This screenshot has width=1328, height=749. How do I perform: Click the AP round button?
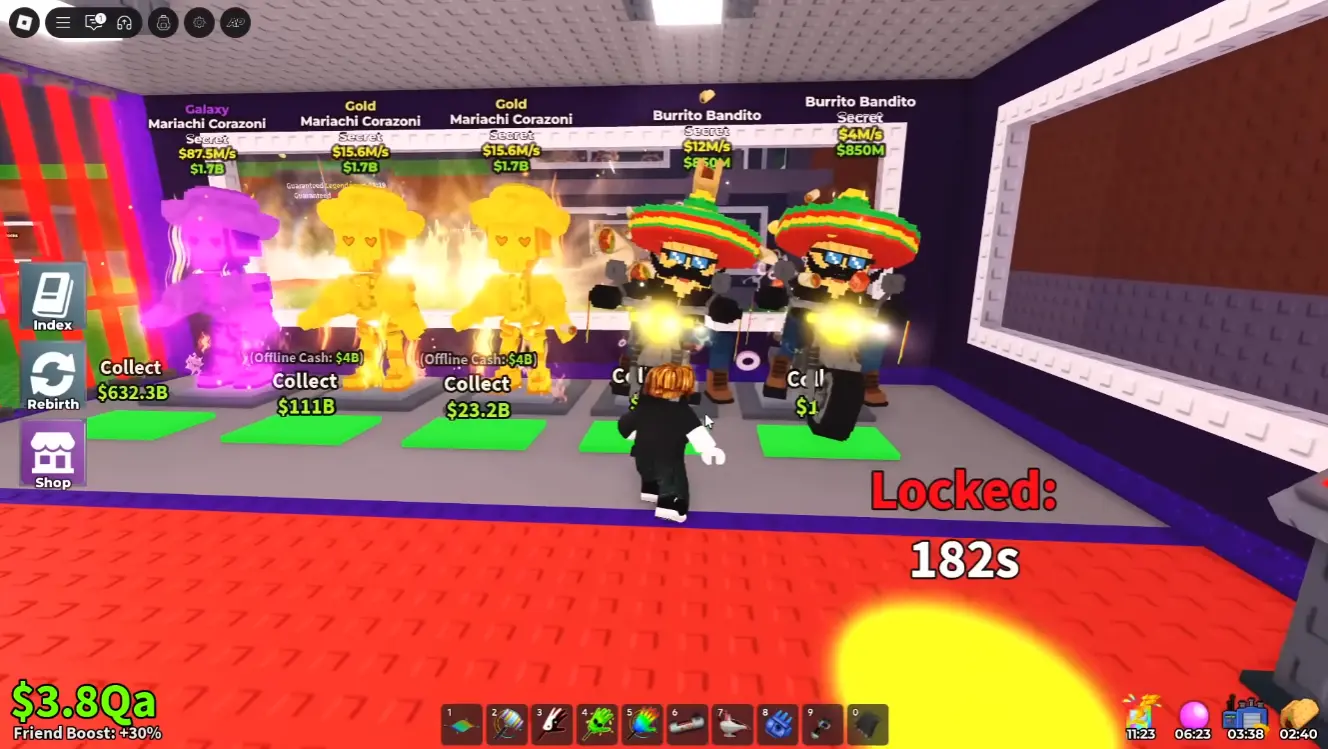point(235,22)
